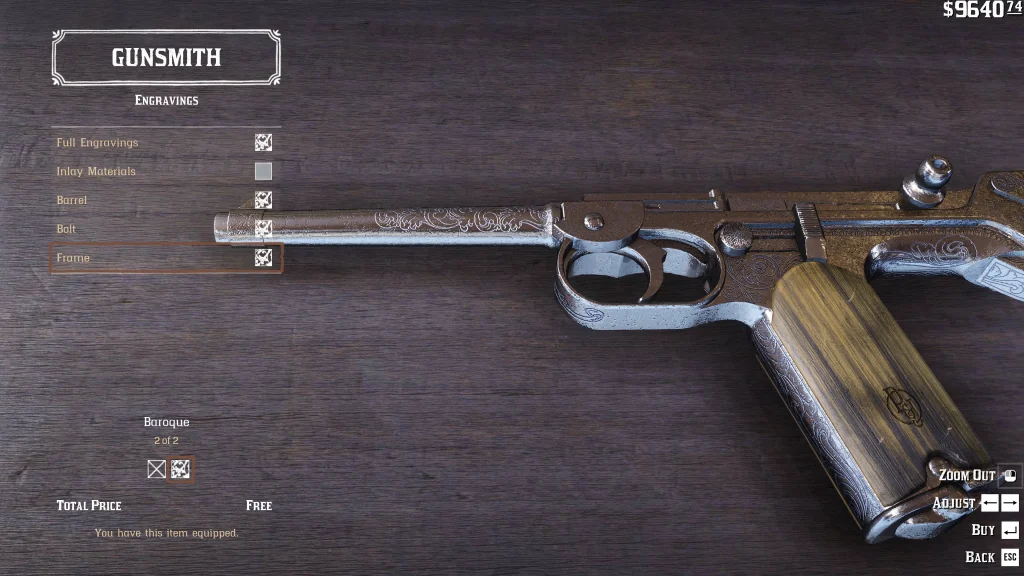Click the highlighted Frame engraving row
The image size is (1024, 576).
coord(165,258)
